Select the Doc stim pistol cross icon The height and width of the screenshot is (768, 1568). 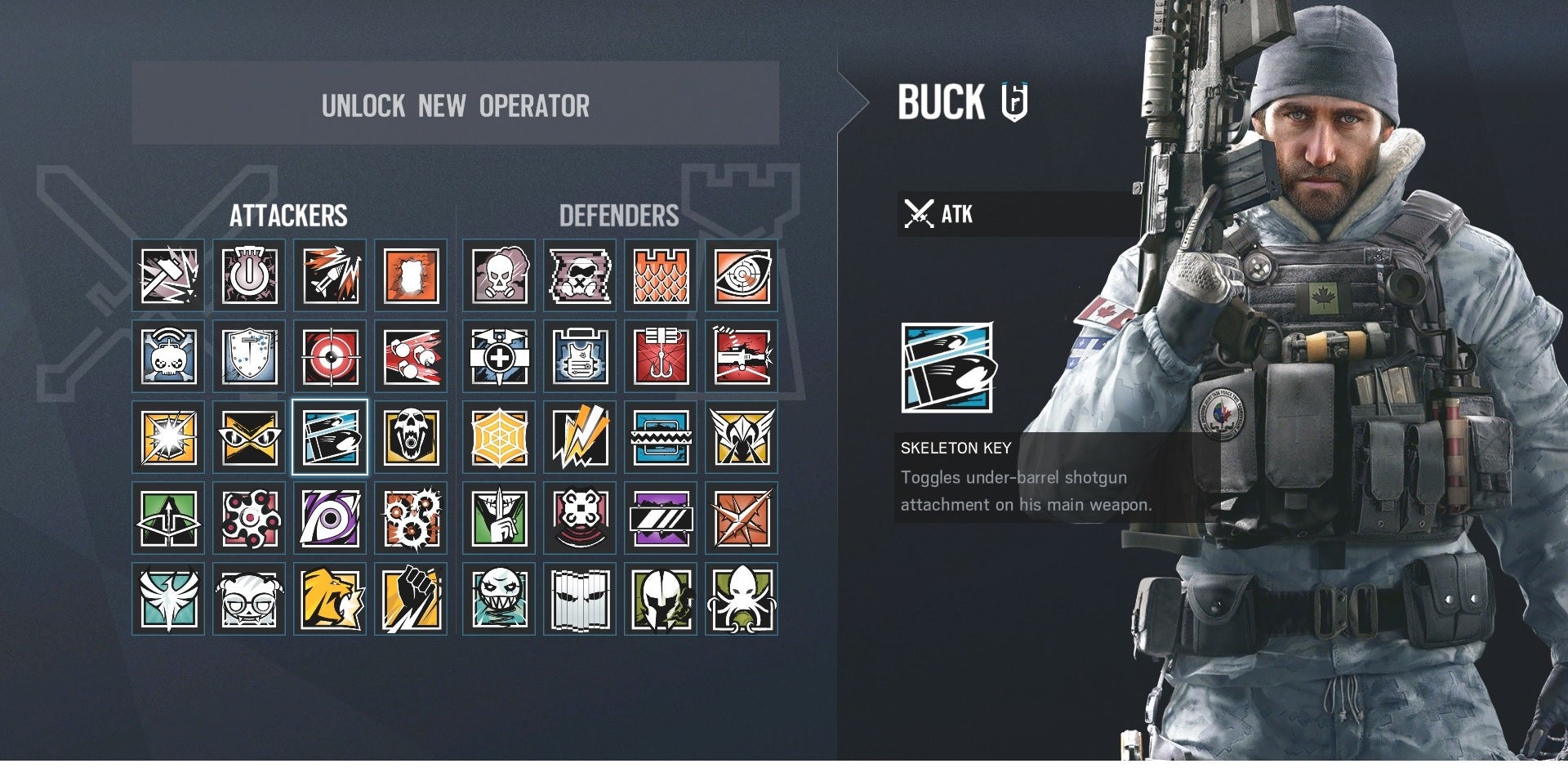coord(498,357)
